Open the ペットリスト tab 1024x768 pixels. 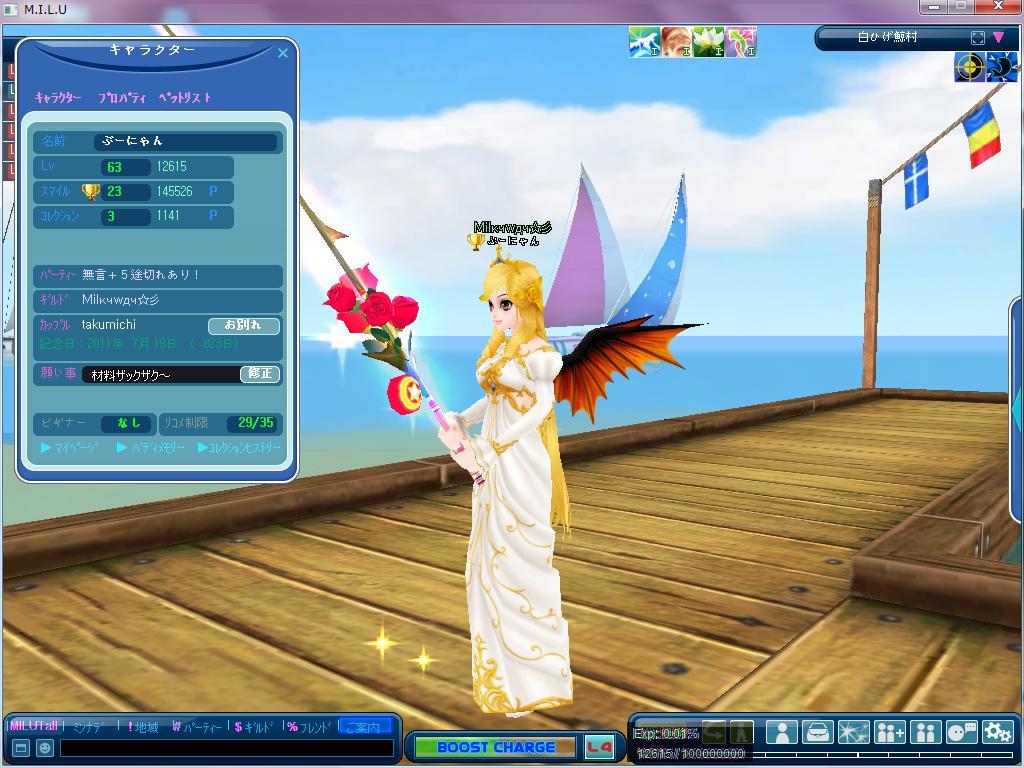185,98
